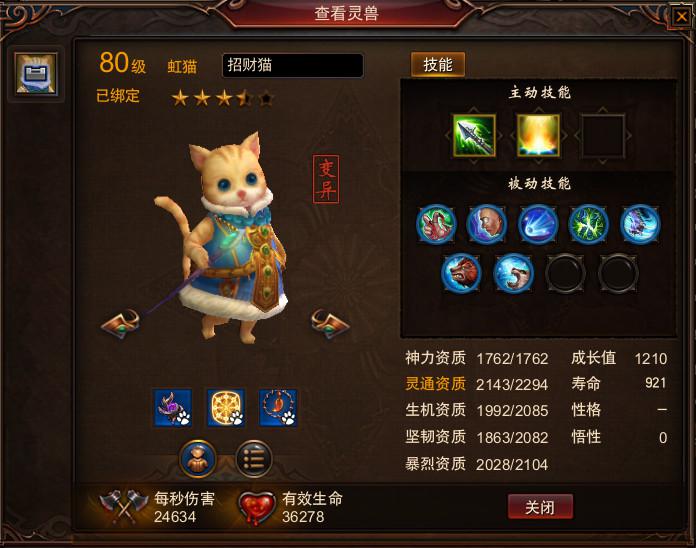696x548 pixels.
Task: Select the golden light active skill
Action: tap(538, 136)
